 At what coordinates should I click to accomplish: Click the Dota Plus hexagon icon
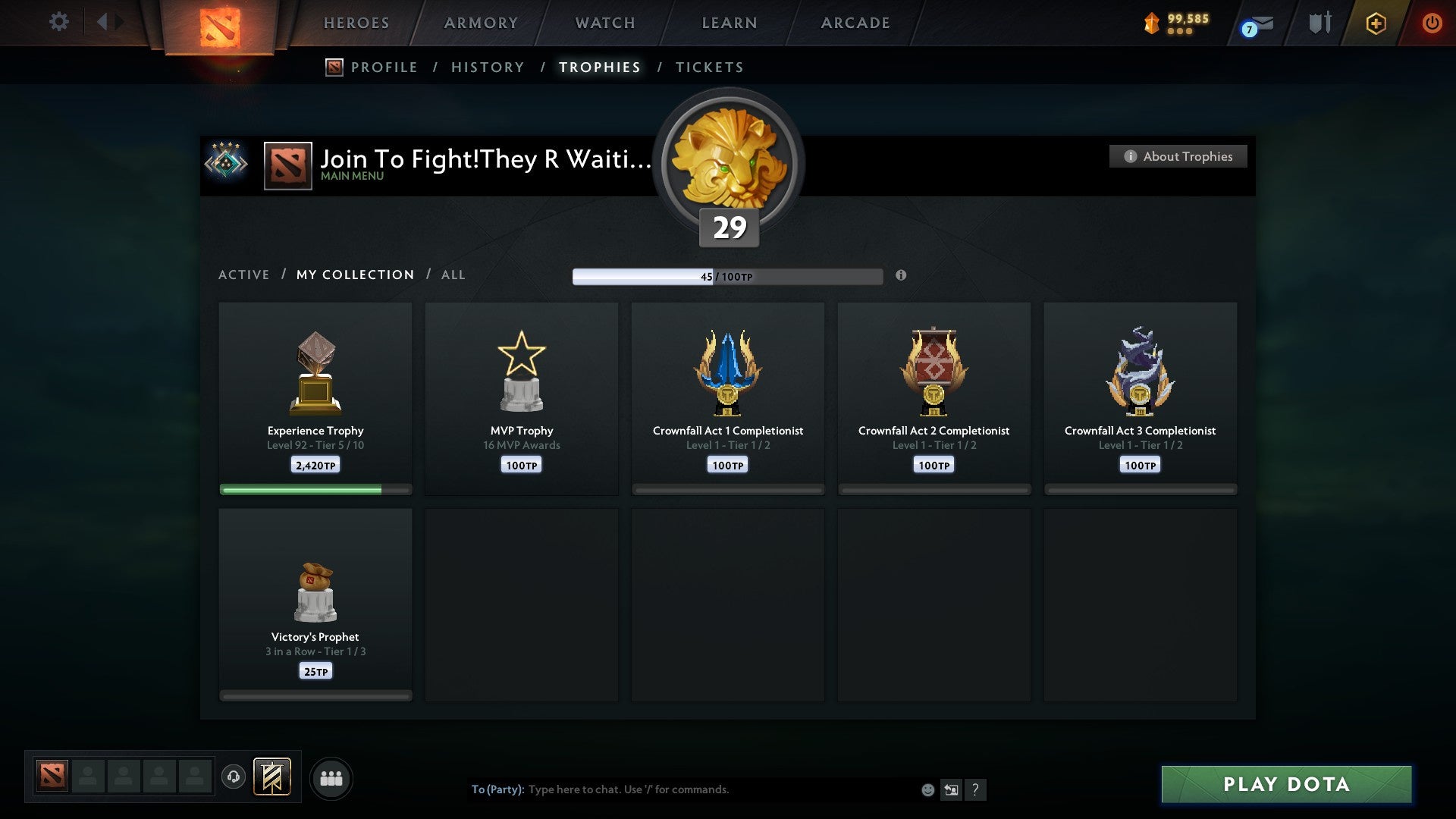1375,23
